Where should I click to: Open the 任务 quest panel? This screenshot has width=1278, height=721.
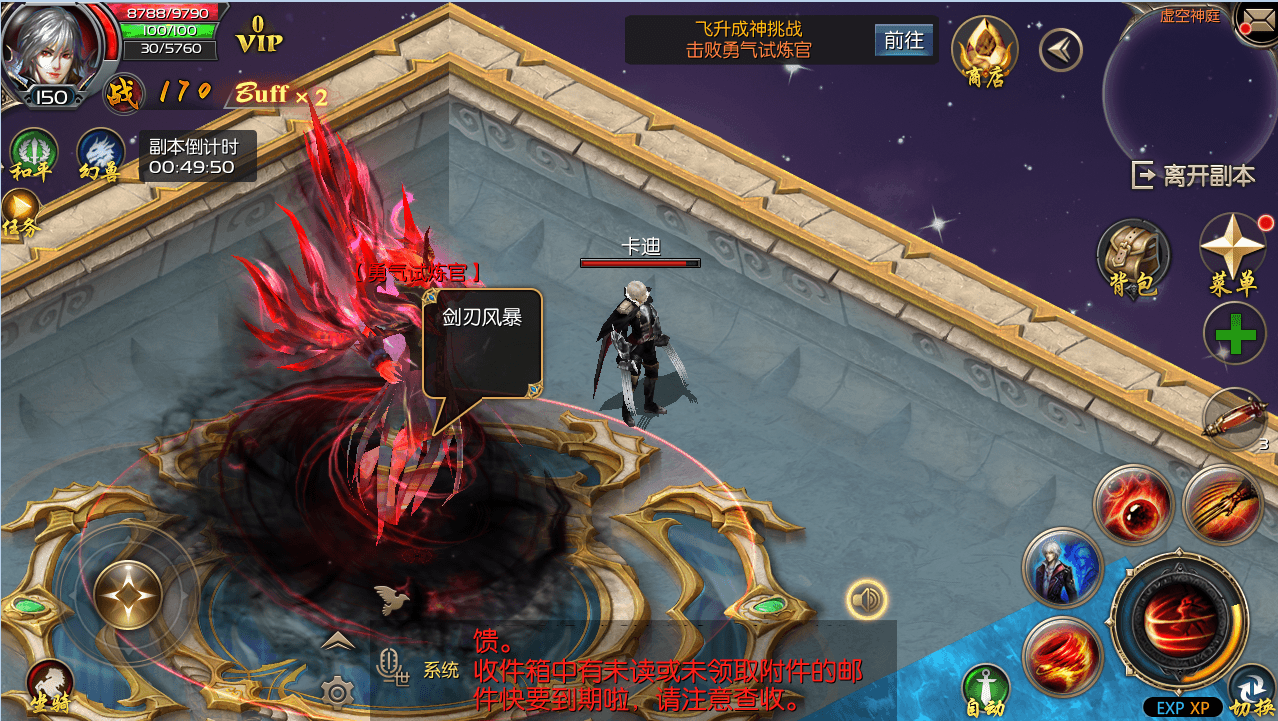click(20, 214)
